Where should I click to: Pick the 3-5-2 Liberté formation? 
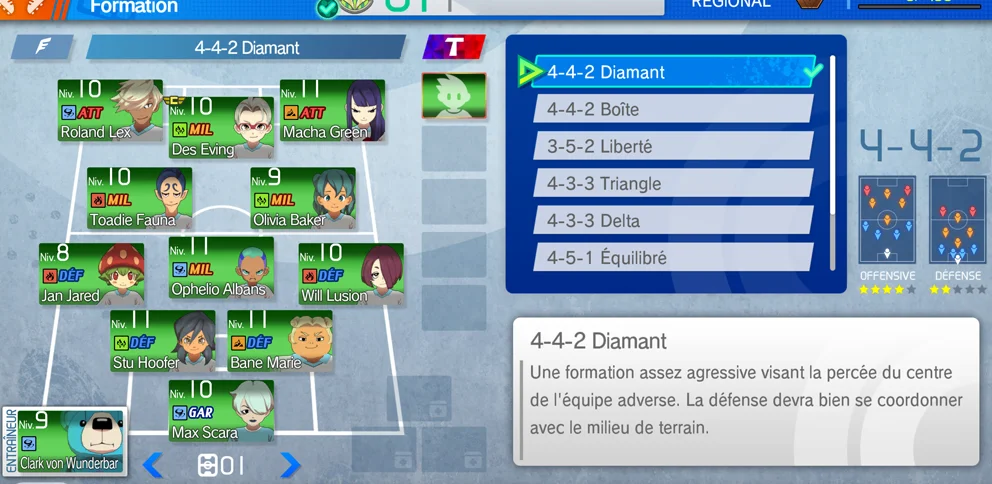(672, 146)
